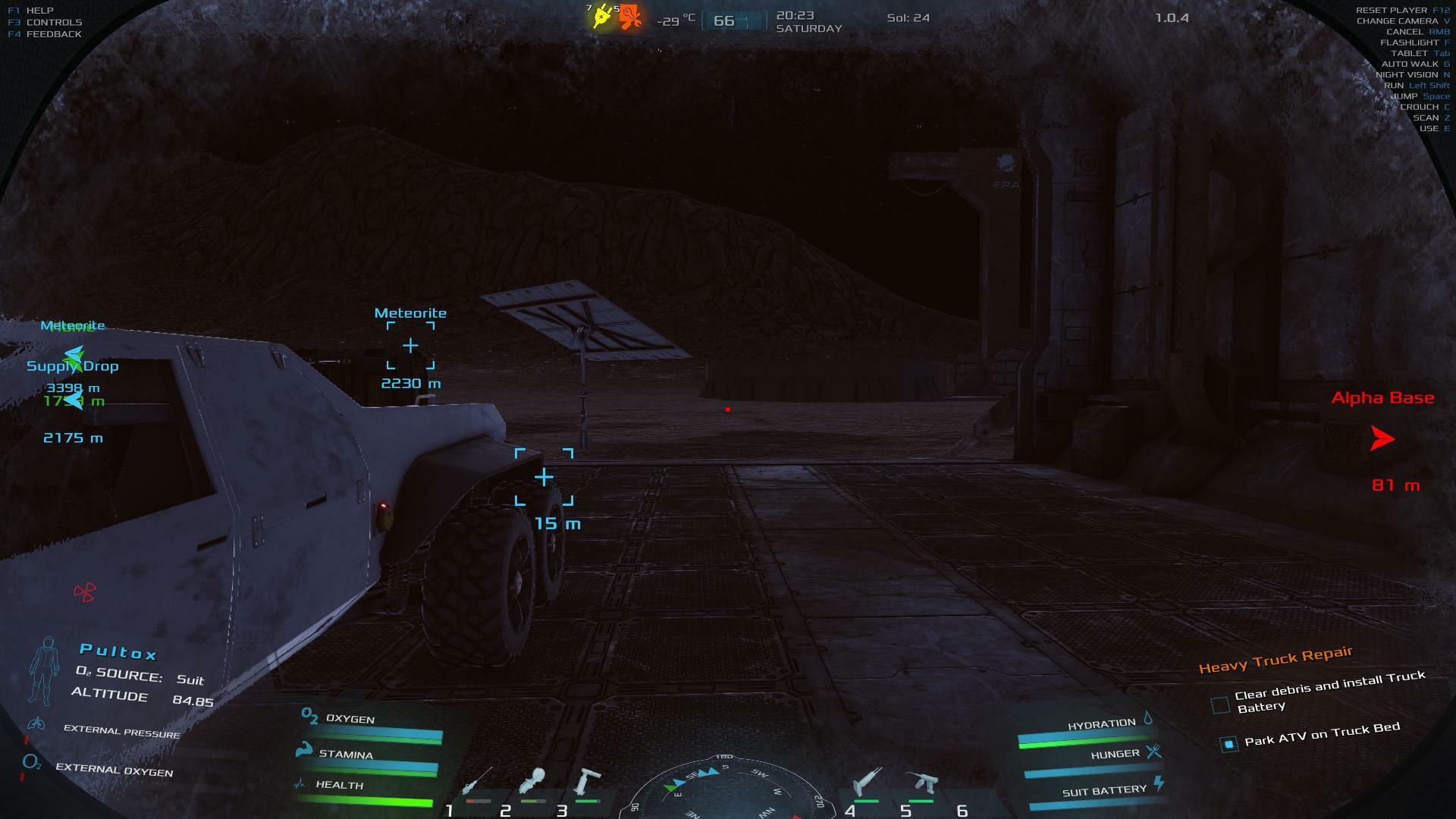The height and width of the screenshot is (819, 1456).
Task: Toggle the Park ATV on Truck Bed checkbox
Action: (x=1228, y=744)
